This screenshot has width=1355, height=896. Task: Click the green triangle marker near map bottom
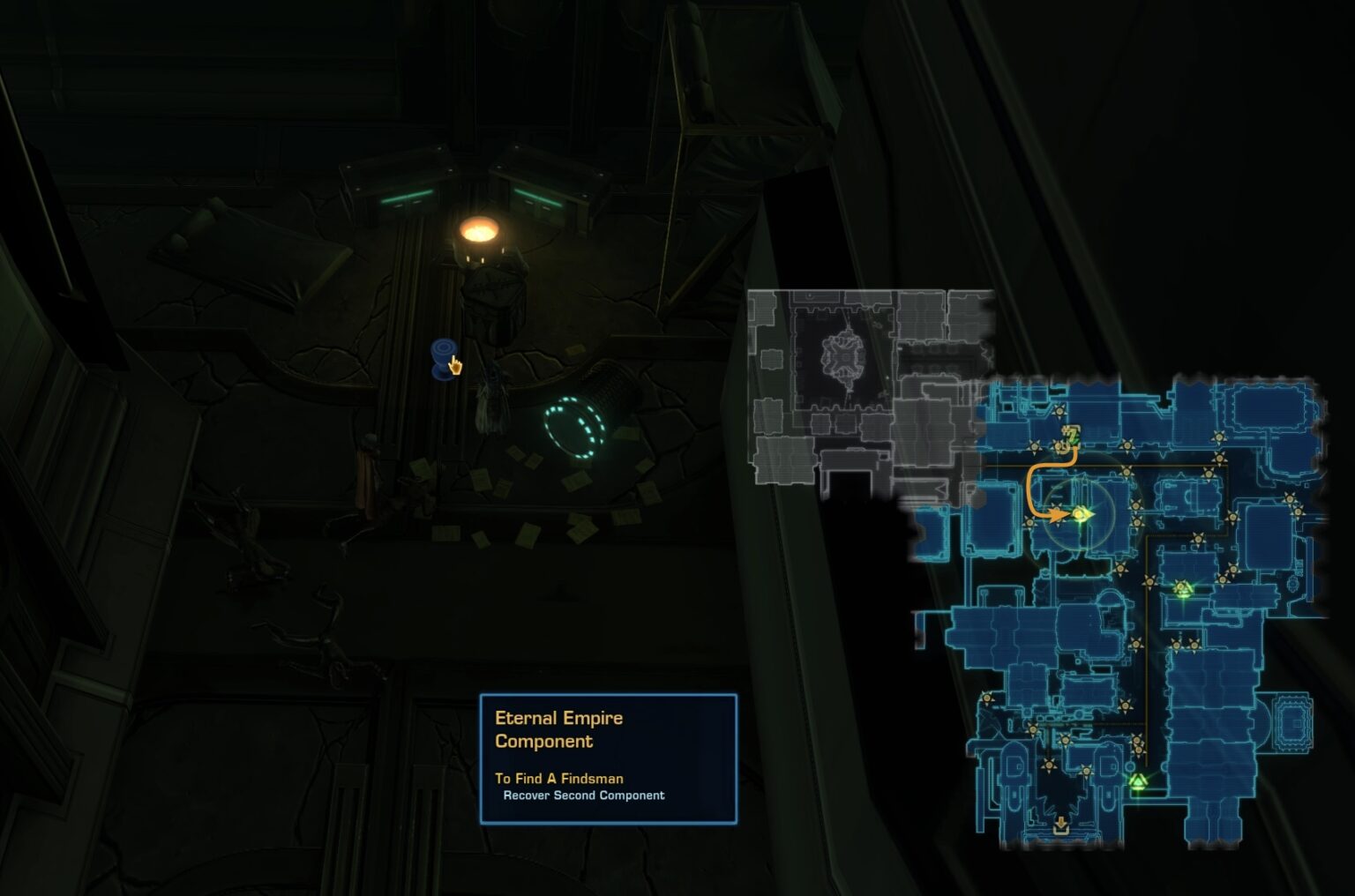[x=1139, y=780]
